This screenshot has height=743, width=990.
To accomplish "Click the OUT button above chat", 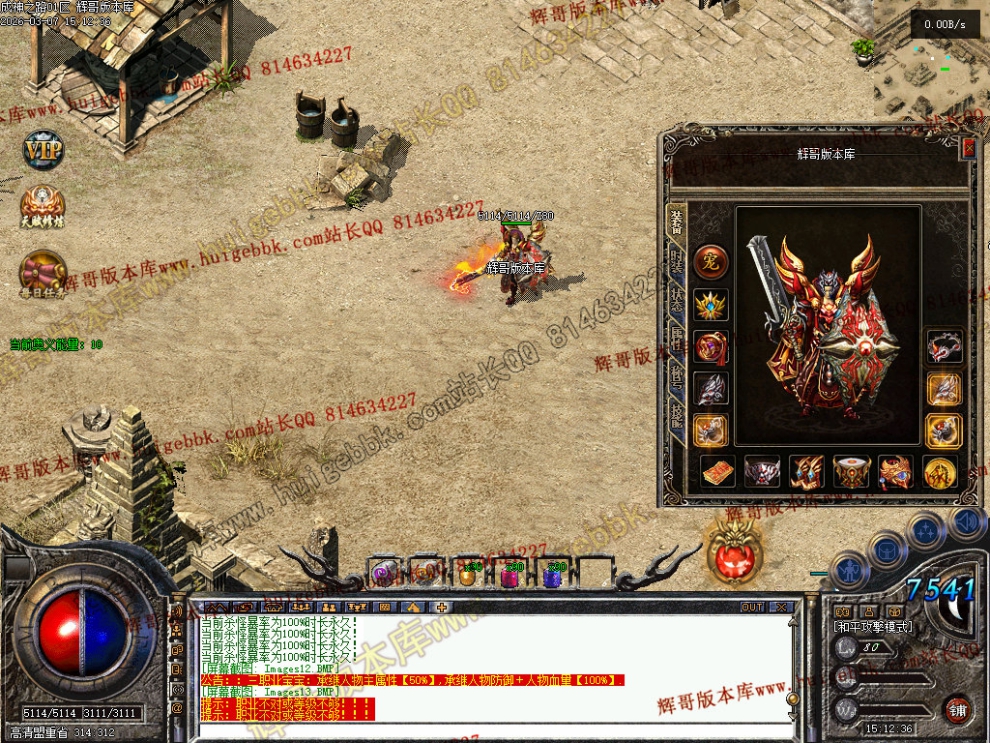I will pyautogui.click(x=753, y=607).
